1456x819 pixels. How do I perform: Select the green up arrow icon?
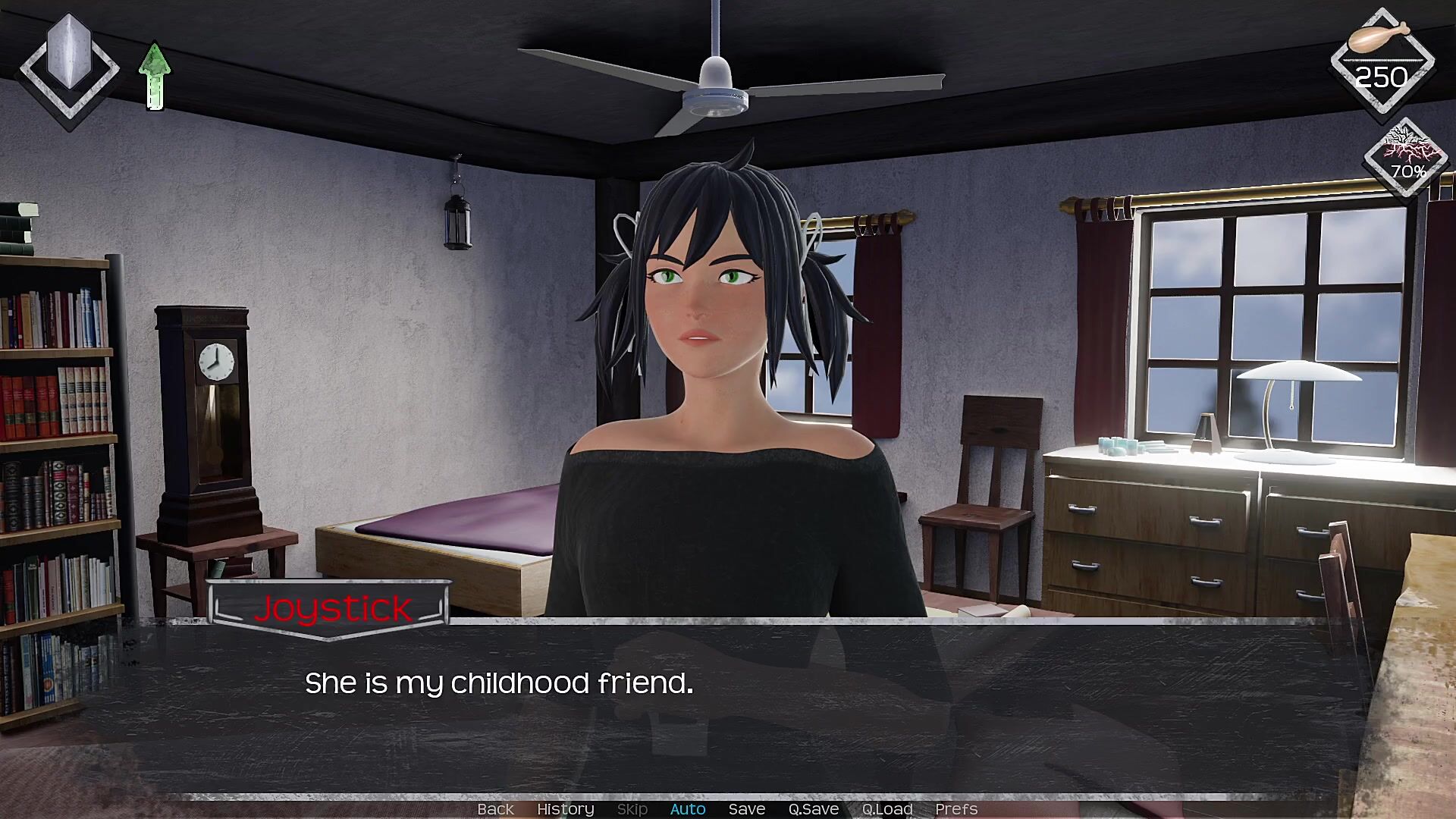(155, 77)
